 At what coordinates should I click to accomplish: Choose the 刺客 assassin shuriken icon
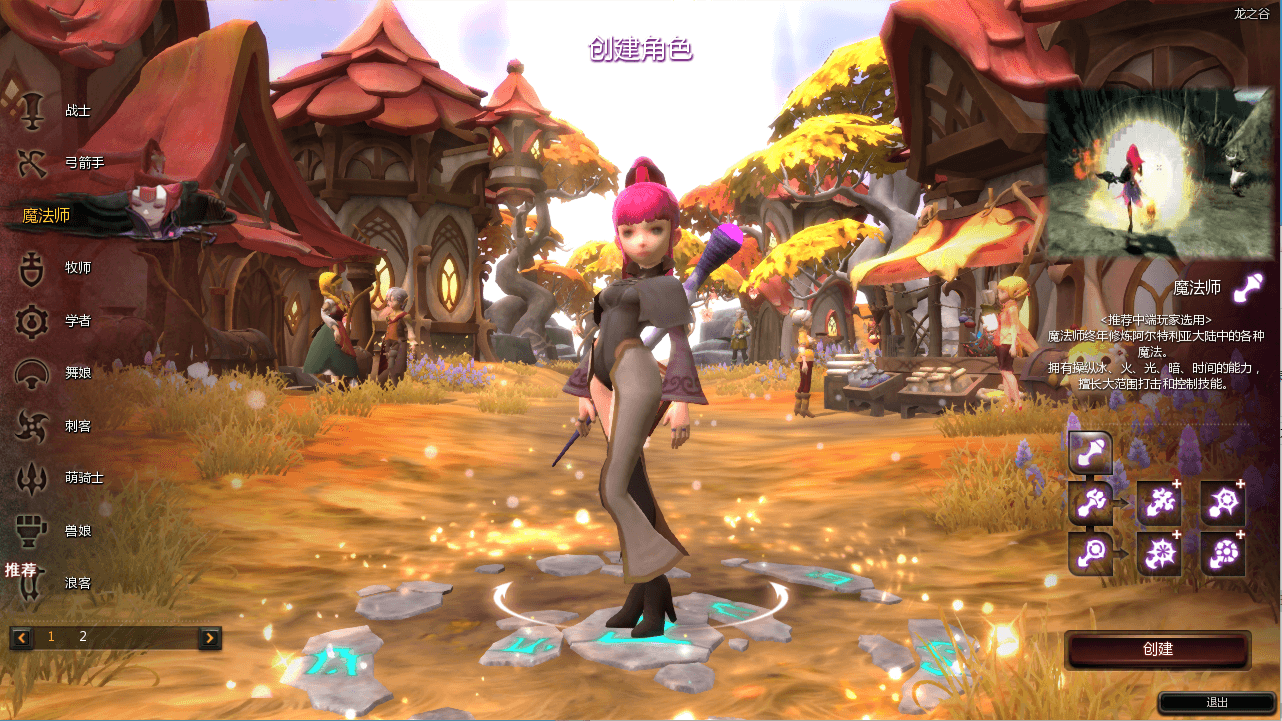pyautogui.click(x=30, y=425)
